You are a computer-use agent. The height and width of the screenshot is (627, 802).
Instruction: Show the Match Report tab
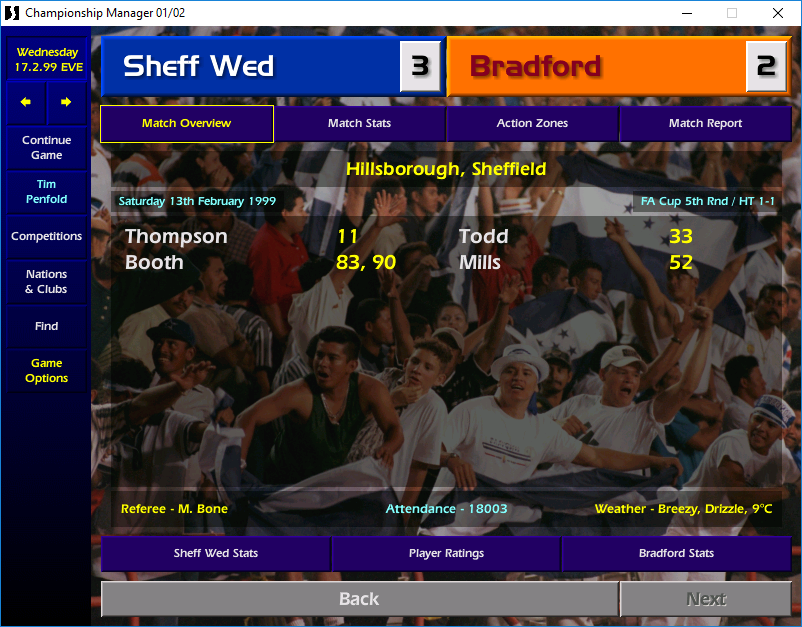pos(705,124)
